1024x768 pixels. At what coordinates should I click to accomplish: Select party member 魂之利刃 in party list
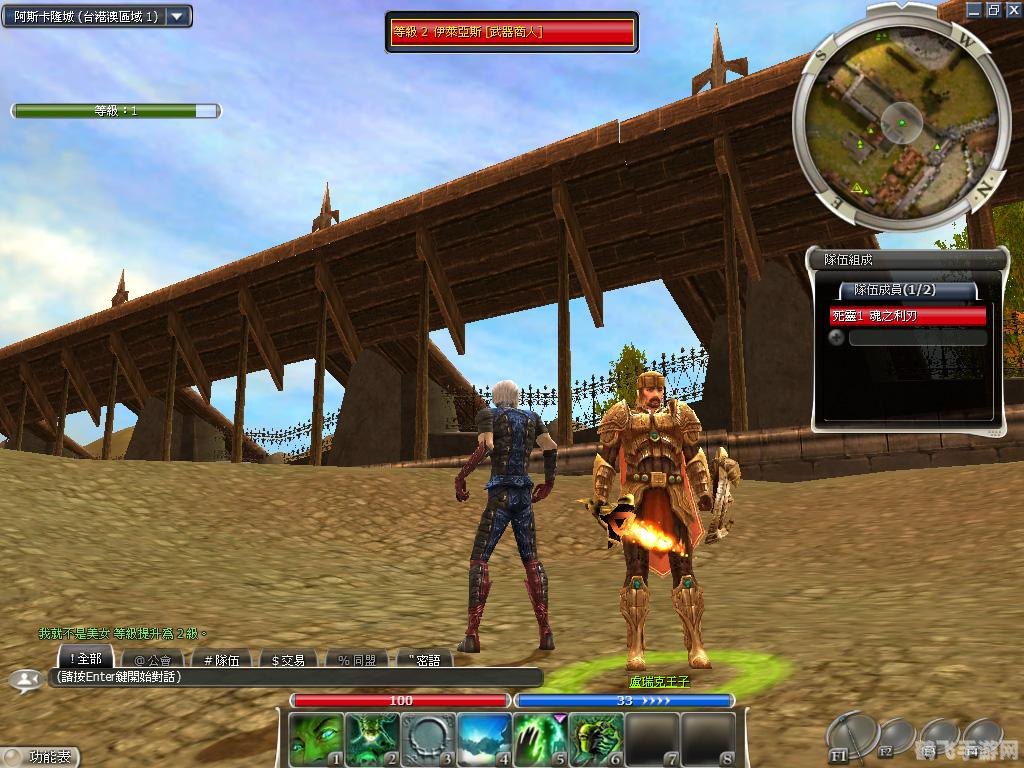pyautogui.click(x=907, y=316)
